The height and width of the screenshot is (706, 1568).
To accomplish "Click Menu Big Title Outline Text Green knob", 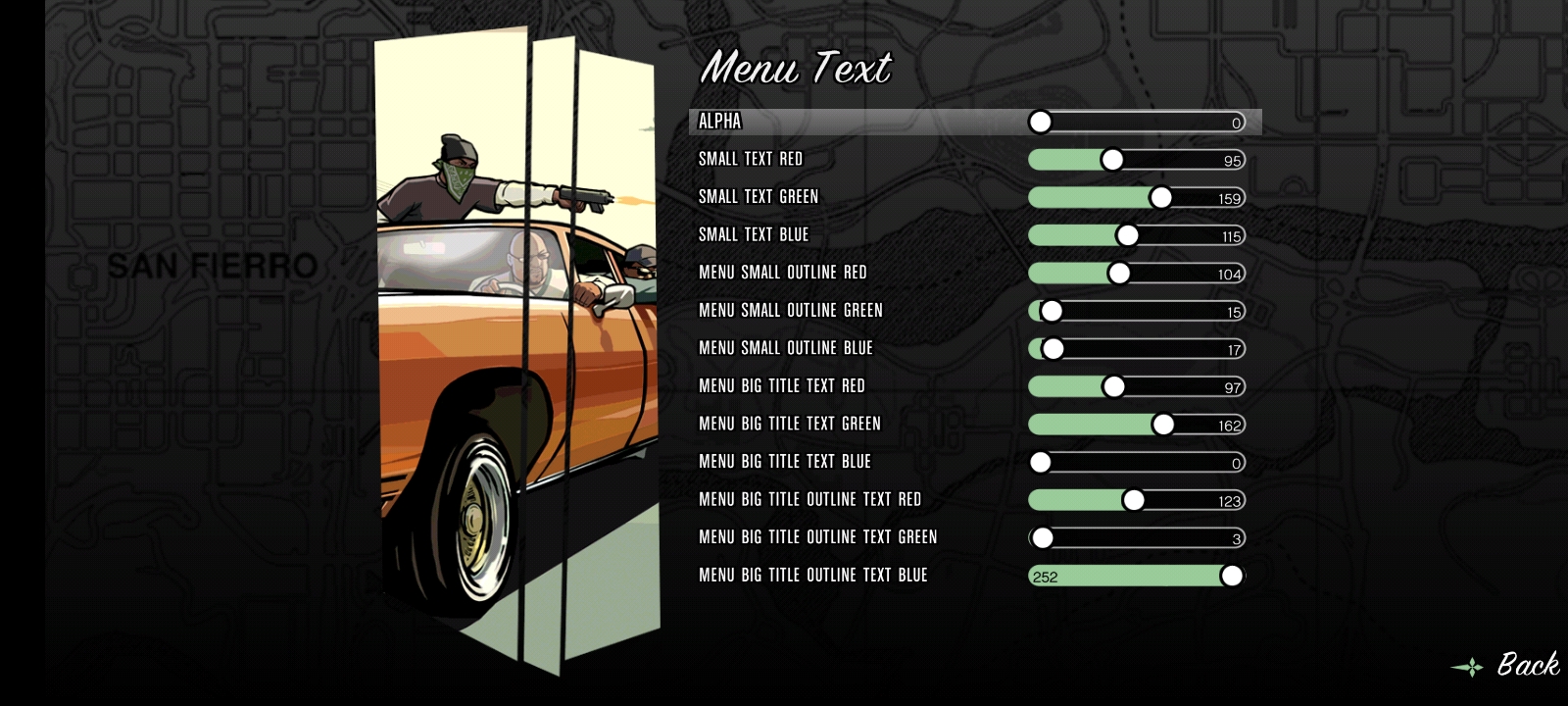I will [1042, 537].
